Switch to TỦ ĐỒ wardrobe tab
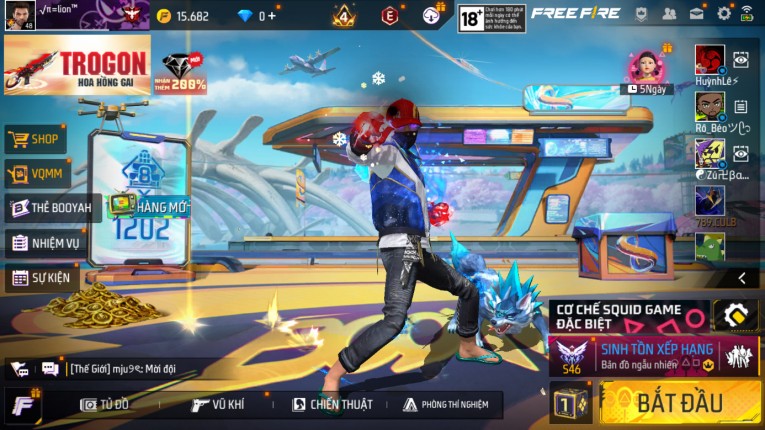Screen dimensions: 765x430 (106, 404)
